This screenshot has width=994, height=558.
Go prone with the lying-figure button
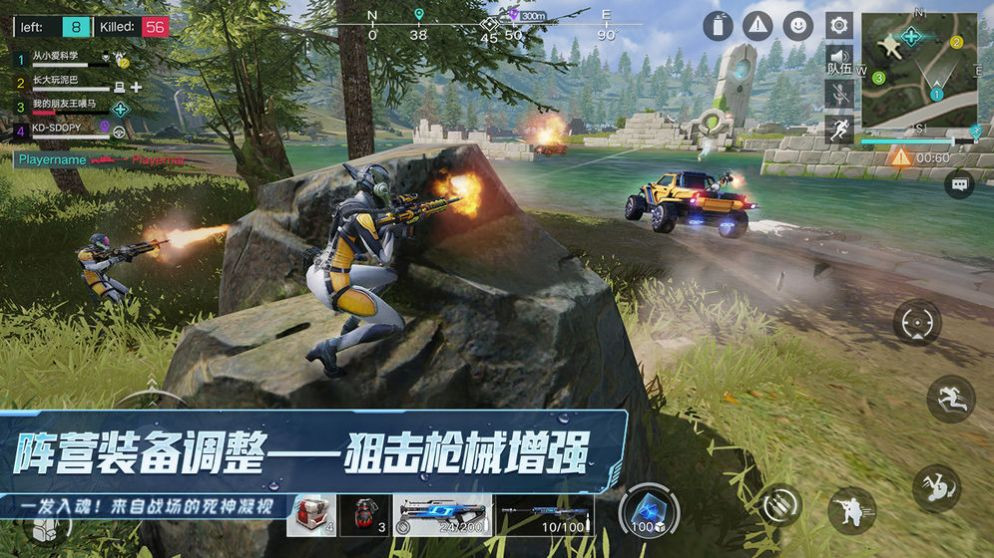pos(936,488)
